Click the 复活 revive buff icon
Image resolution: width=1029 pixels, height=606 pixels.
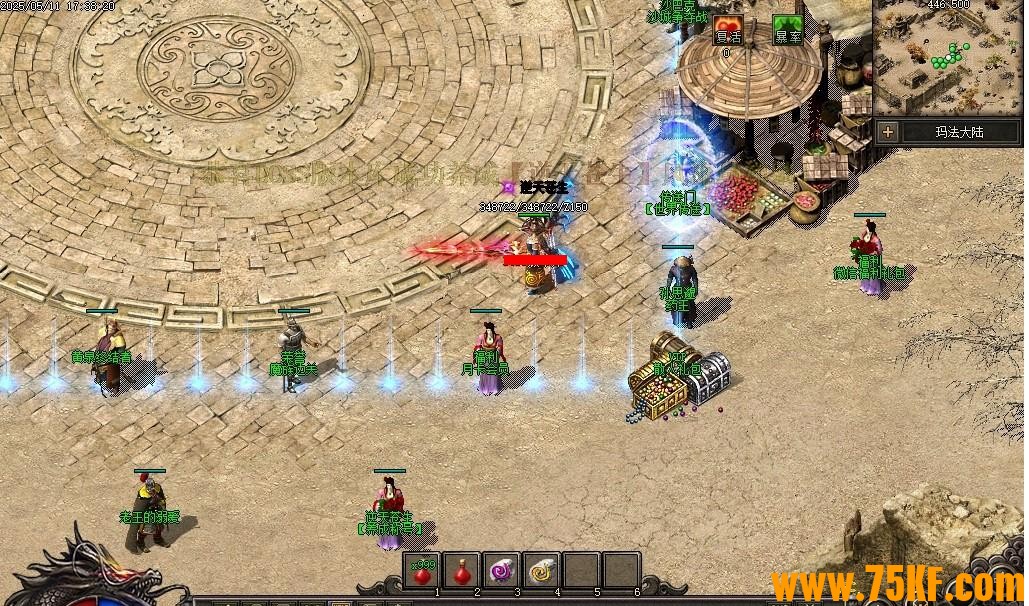click(727, 31)
